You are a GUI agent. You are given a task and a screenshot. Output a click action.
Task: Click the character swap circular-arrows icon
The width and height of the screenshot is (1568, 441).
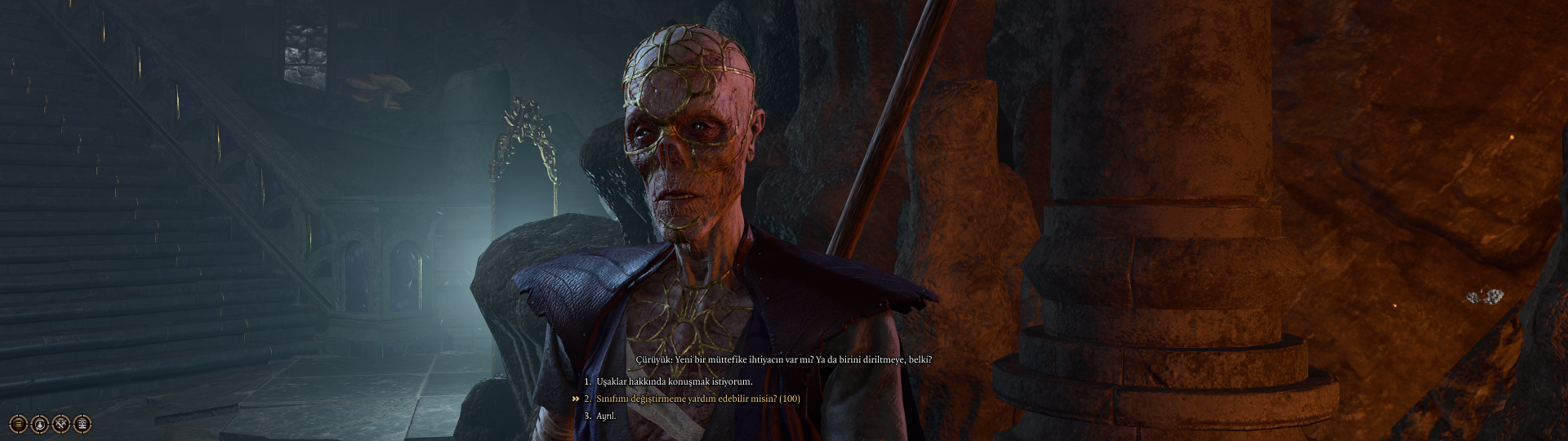(39, 424)
